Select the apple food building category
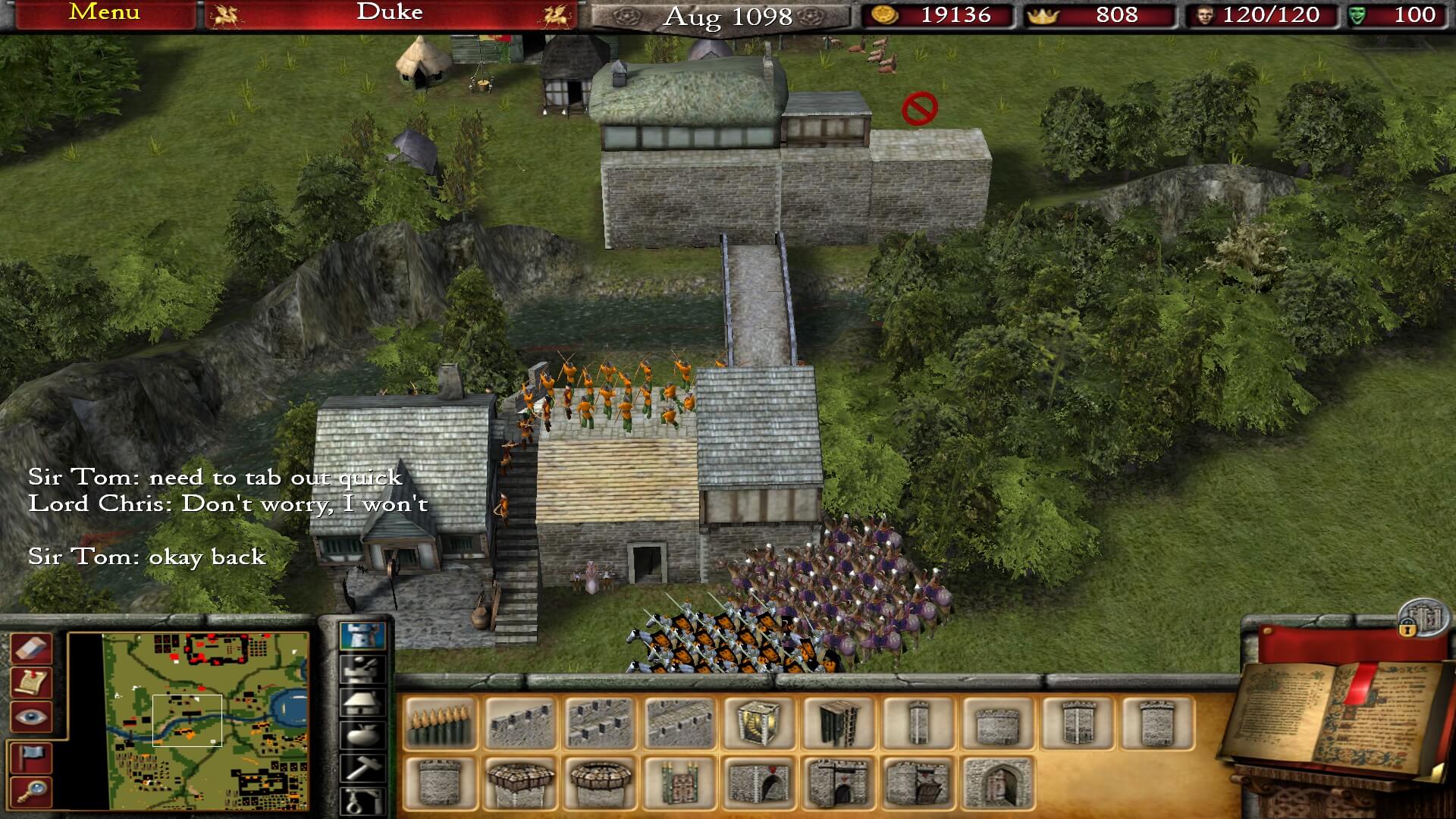This screenshot has width=1456, height=819. pyautogui.click(x=362, y=734)
